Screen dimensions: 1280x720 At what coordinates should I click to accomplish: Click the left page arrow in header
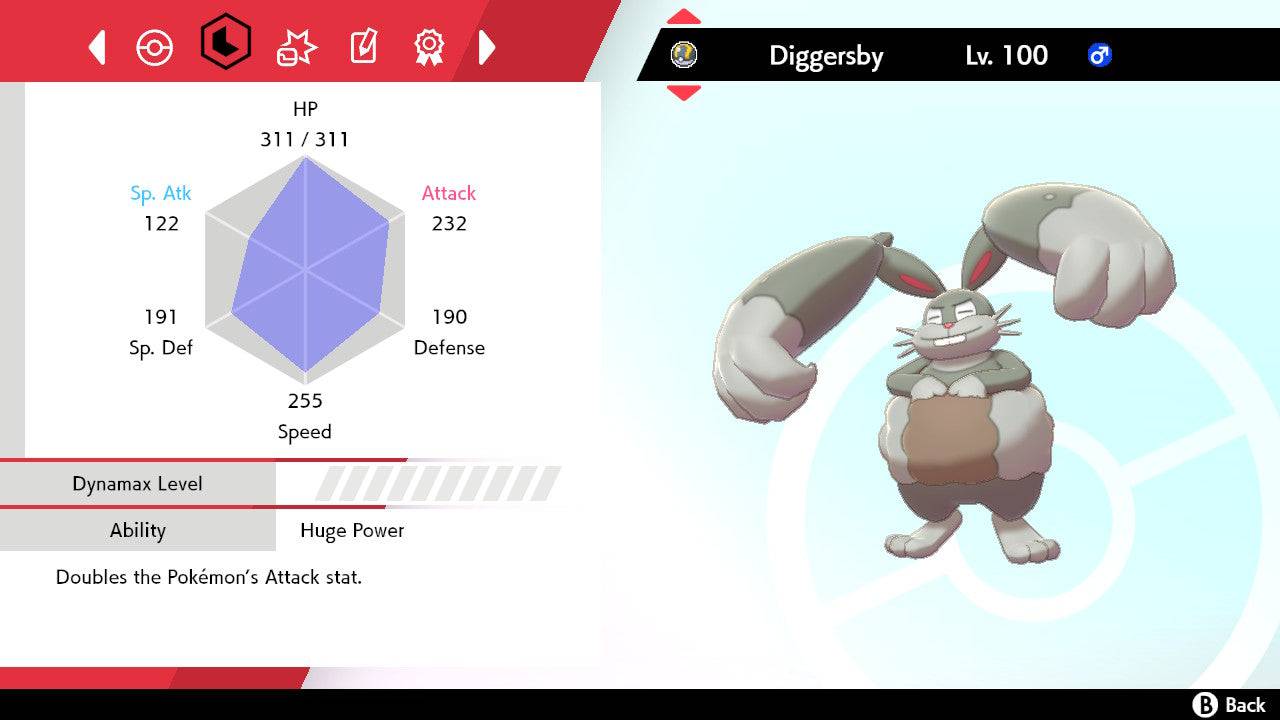click(x=97, y=47)
